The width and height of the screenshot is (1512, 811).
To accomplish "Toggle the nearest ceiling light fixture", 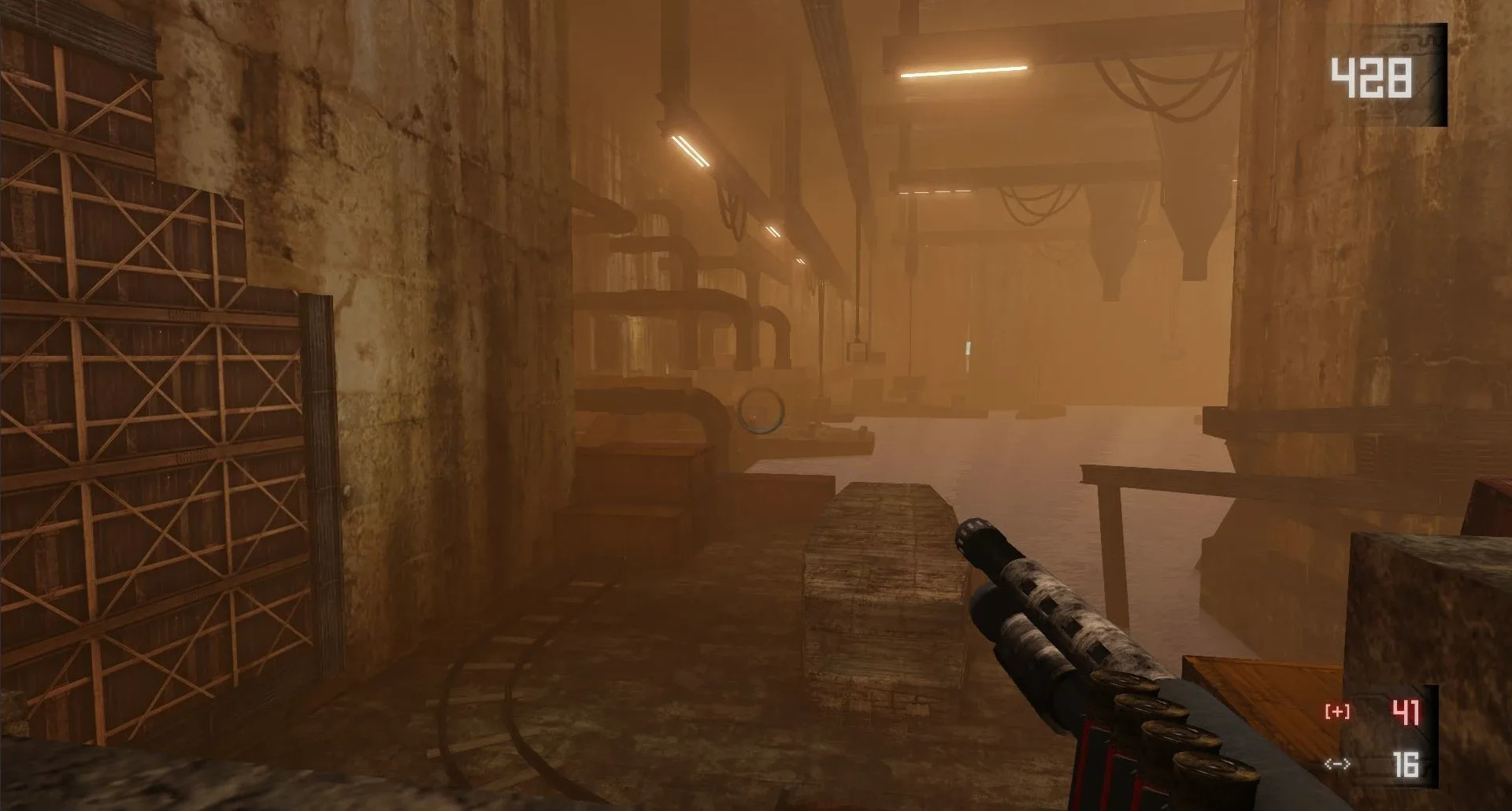I will tap(689, 150).
